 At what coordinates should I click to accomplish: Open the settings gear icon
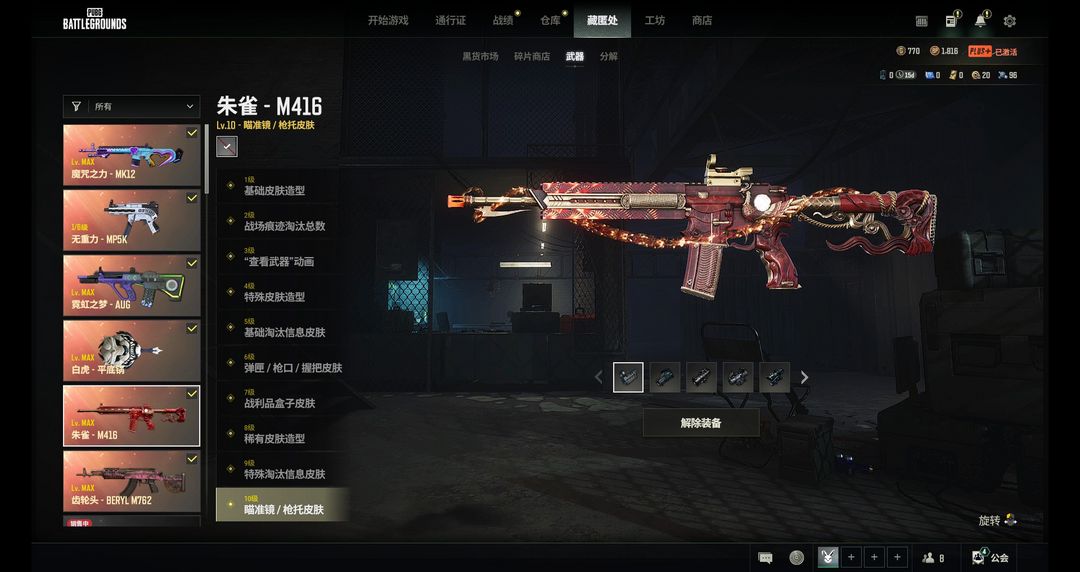pyautogui.click(x=1010, y=21)
